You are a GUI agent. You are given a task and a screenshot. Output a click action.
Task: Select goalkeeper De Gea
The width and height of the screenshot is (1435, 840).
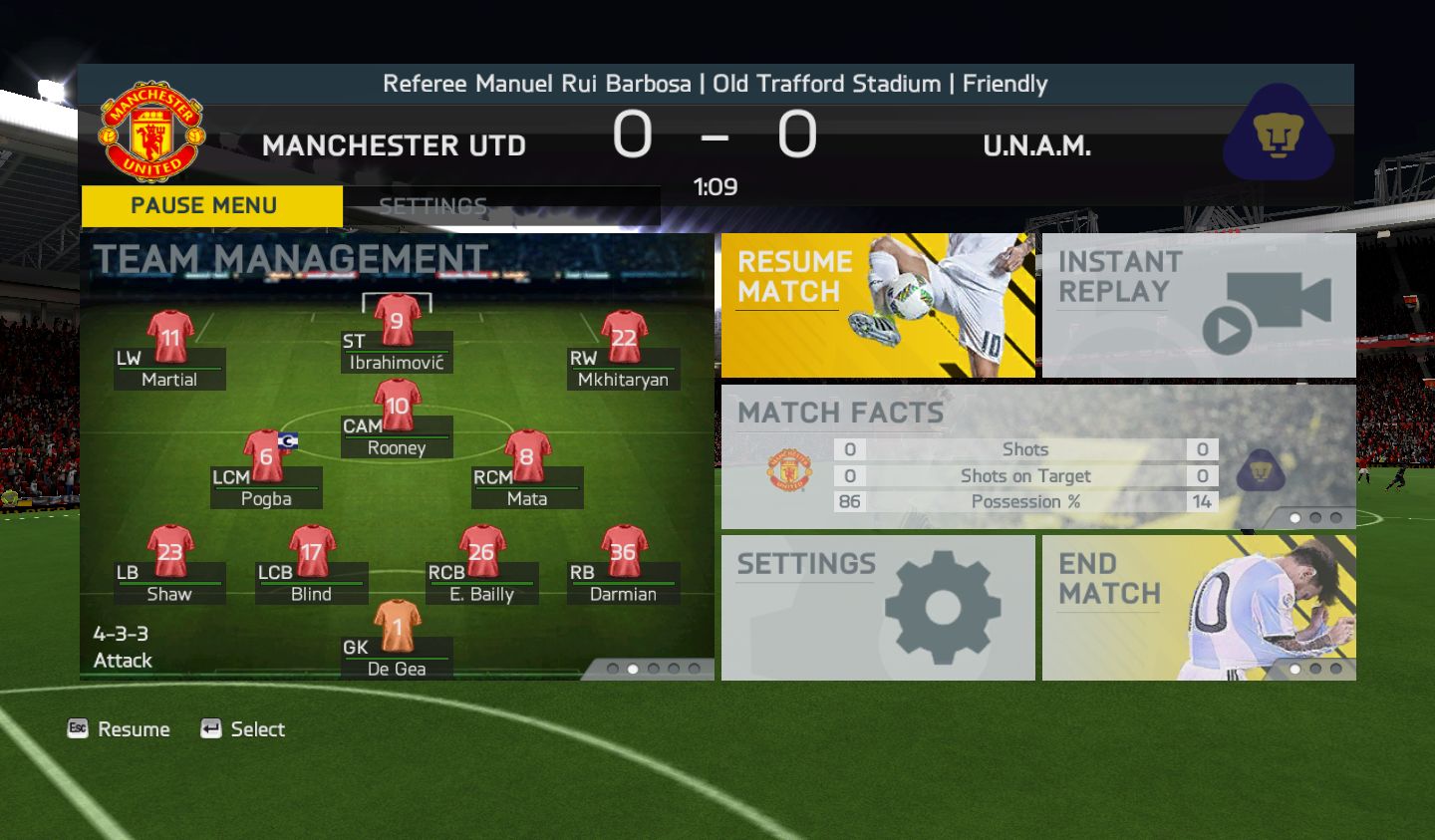pyautogui.click(x=397, y=628)
